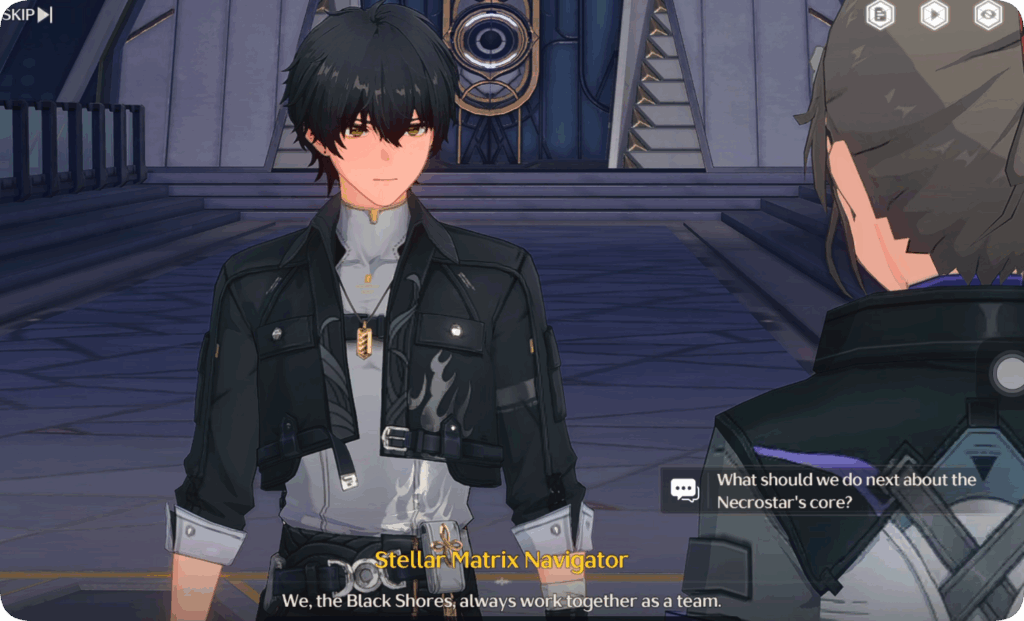Open the dialogue log document icon

880,14
